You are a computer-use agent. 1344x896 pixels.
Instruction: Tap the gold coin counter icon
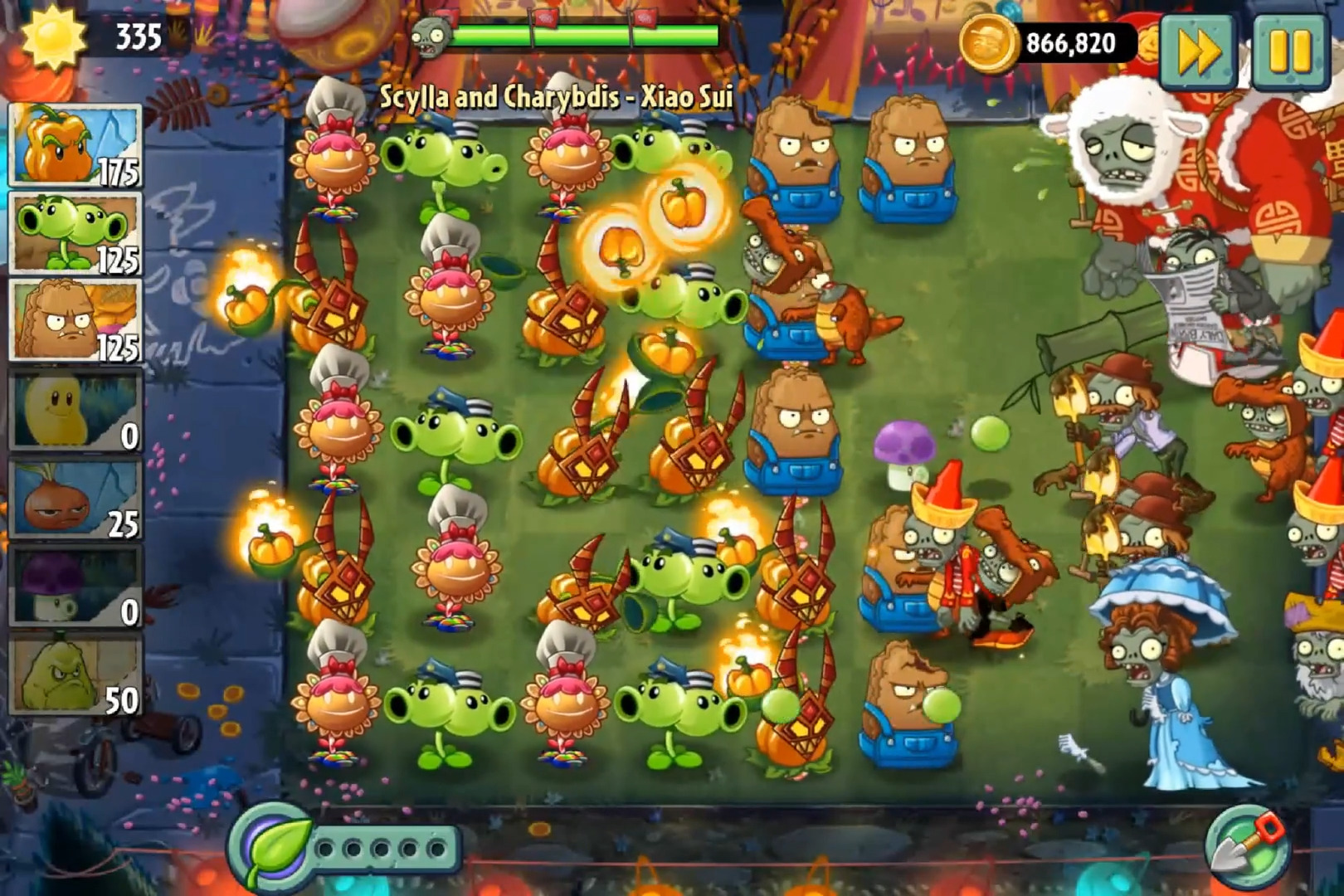[987, 43]
